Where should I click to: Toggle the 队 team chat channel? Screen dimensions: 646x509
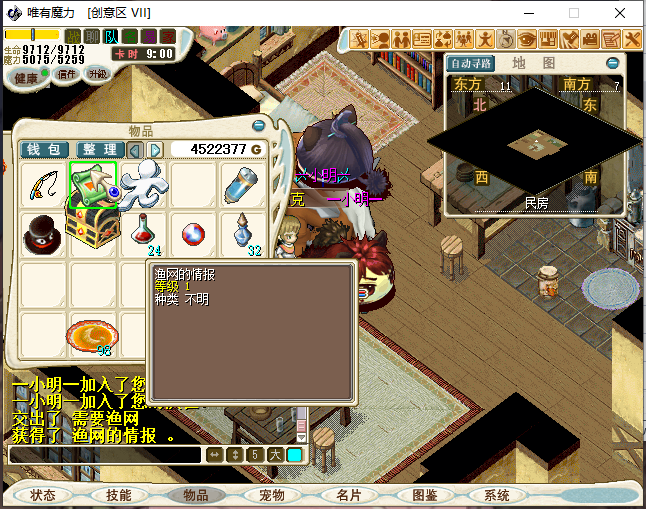point(111,37)
